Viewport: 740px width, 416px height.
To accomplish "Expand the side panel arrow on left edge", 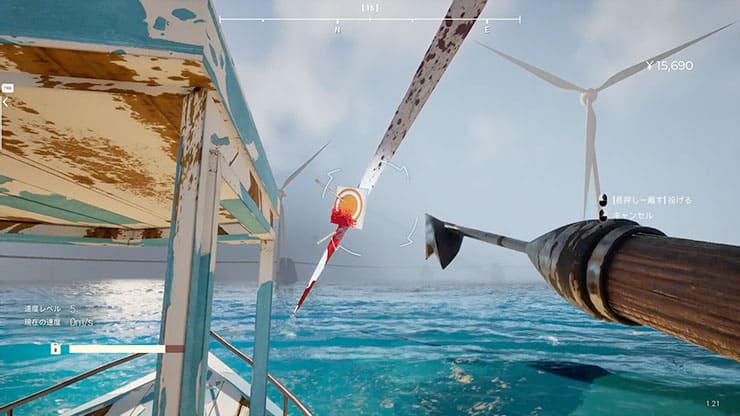I will (5, 101).
